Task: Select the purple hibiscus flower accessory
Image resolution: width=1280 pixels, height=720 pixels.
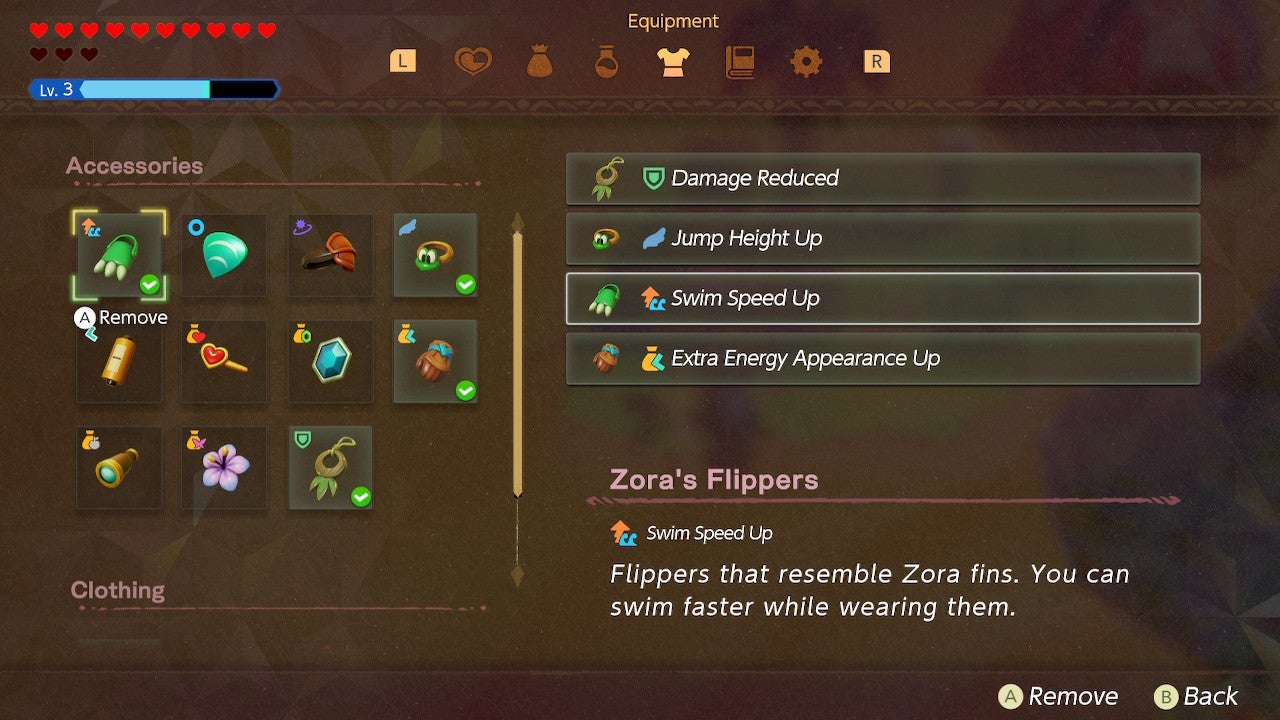Action: click(224, 467)
